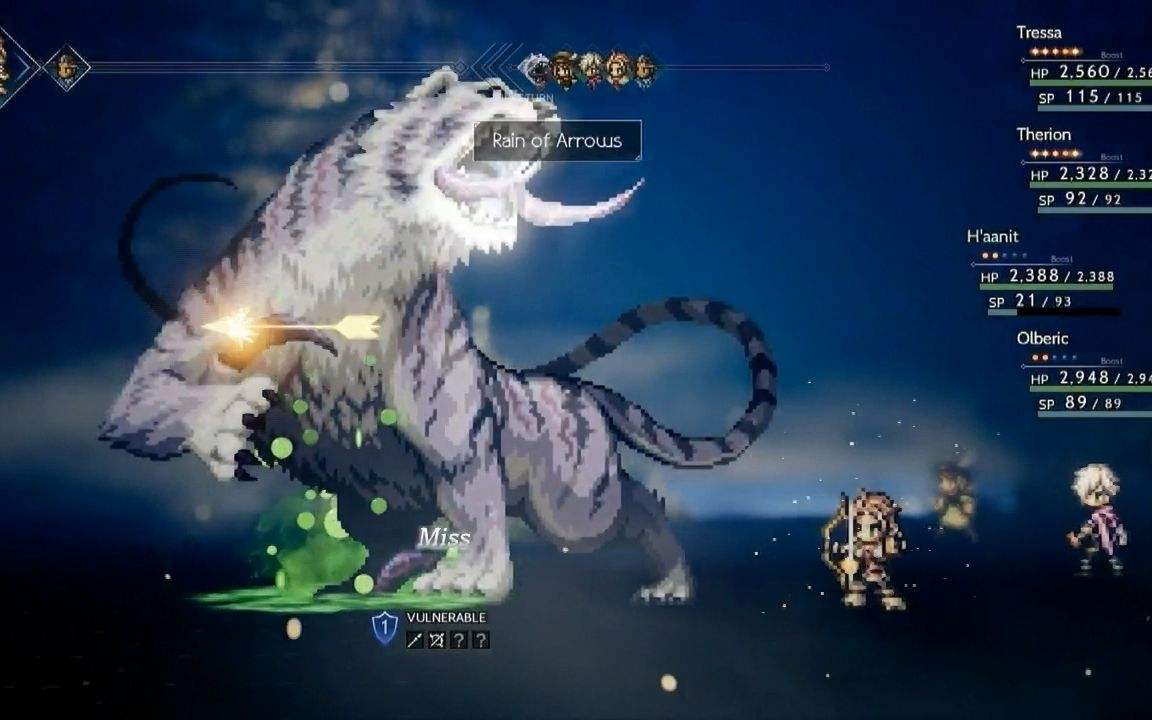The width and height of the screenshot is (1152, 720).
Task: Click the blue shield points icon
Action: click(385, 628)
